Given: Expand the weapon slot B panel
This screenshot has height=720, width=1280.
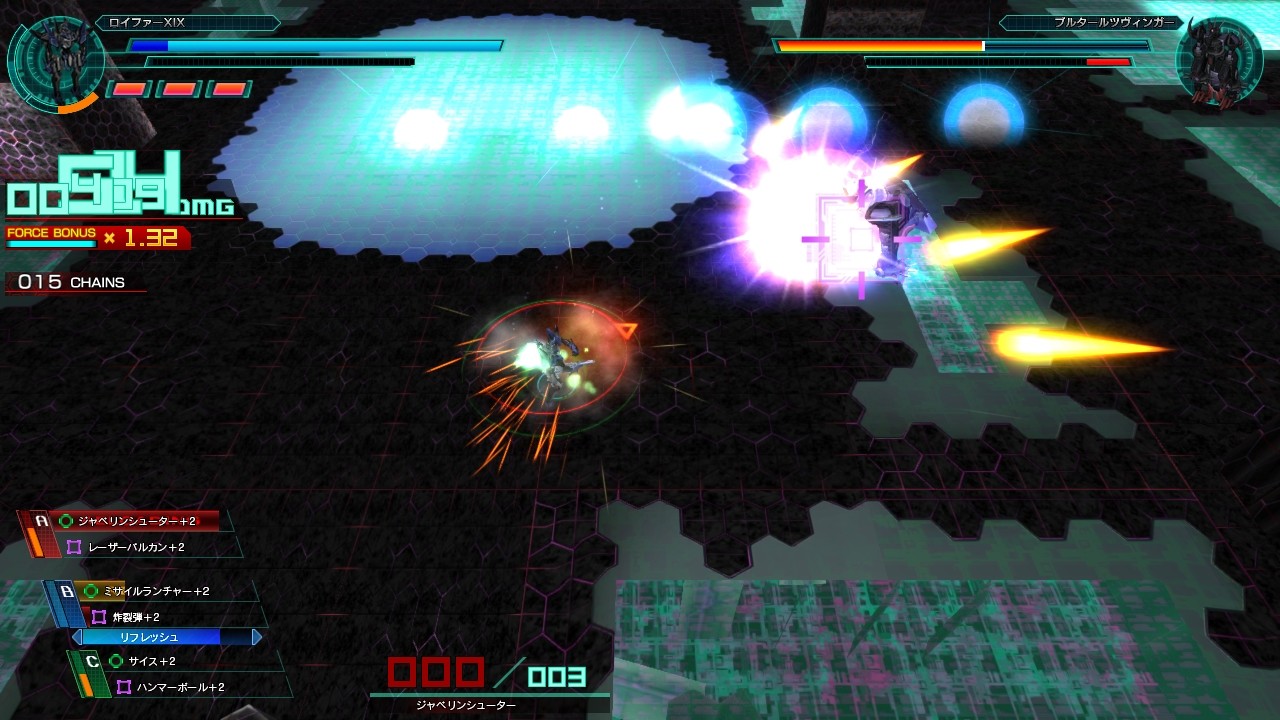Looking at the screenshot, I should [66, 590].
